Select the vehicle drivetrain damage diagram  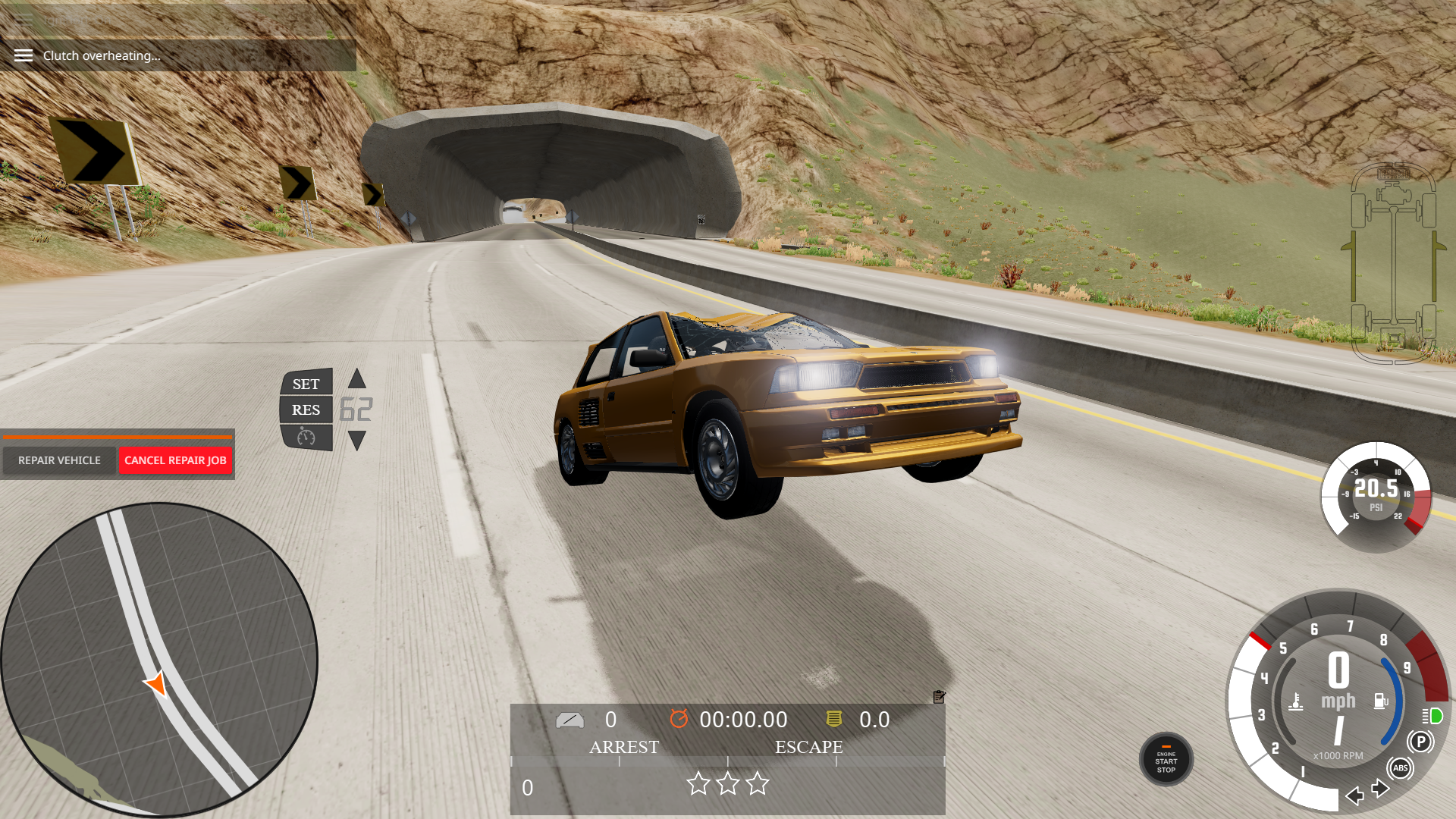tap(1394, 262)
